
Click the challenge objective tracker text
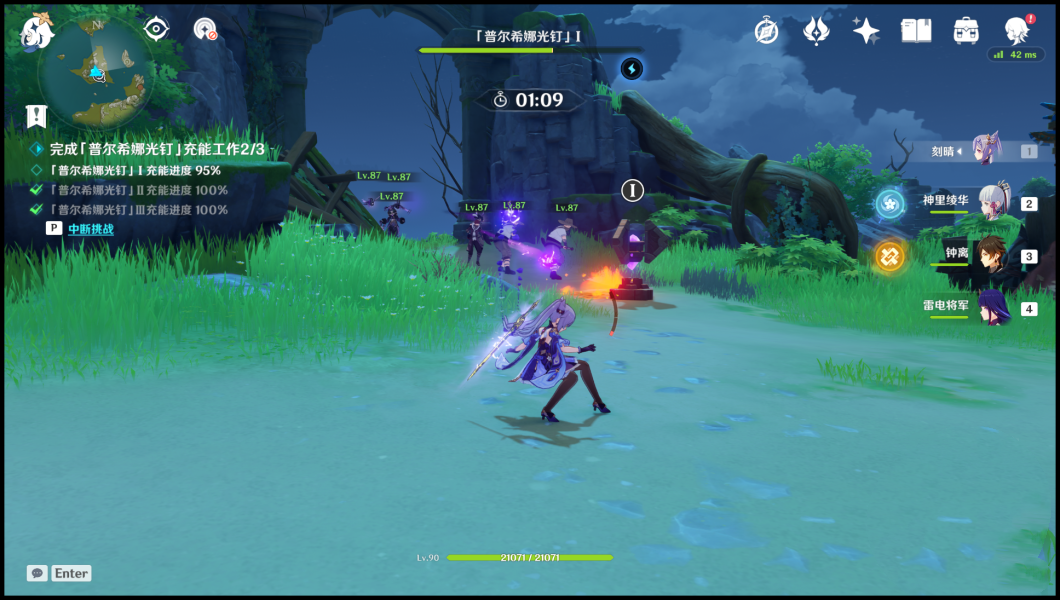coord(157,149)
